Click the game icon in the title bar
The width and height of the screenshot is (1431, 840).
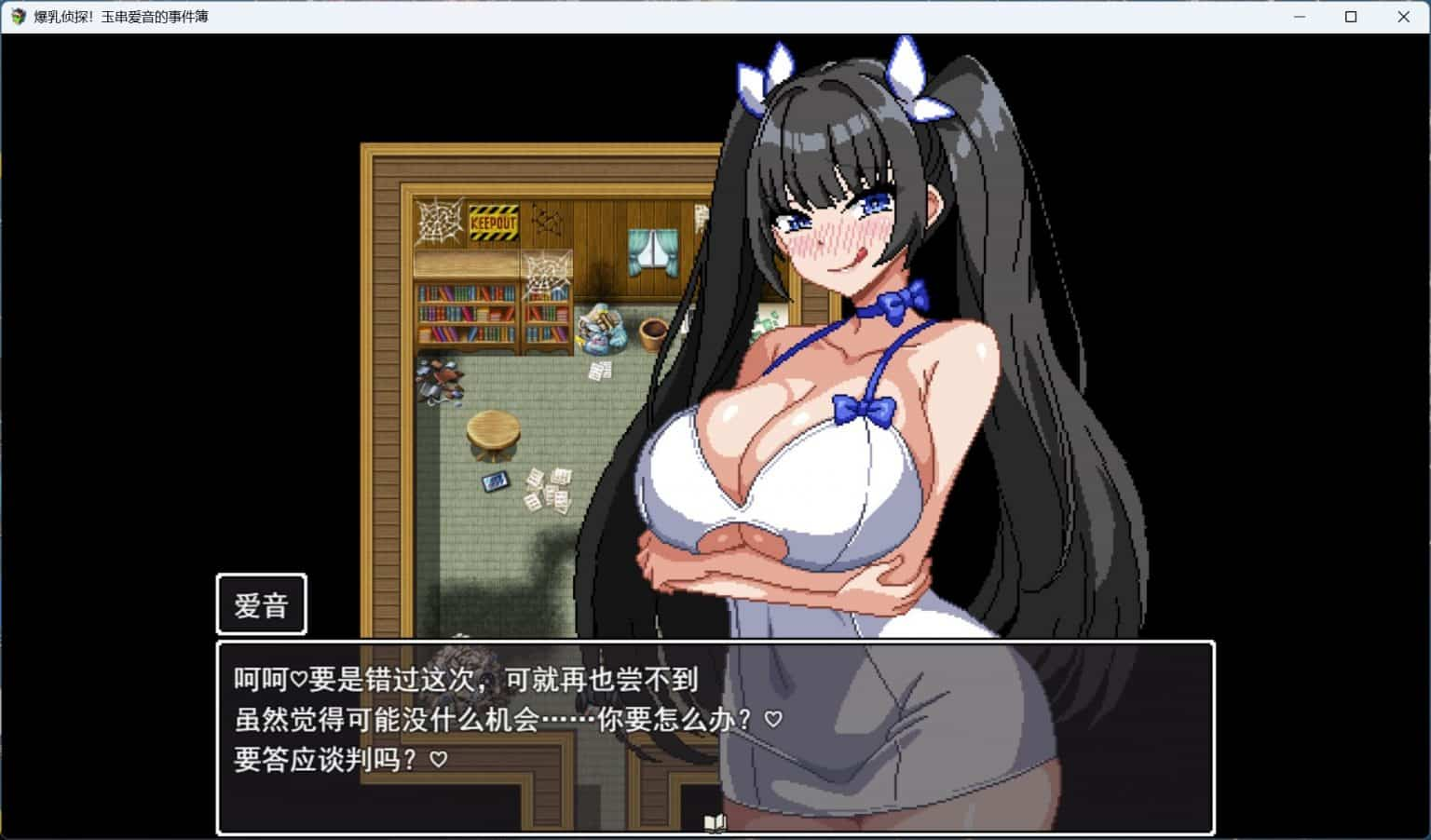pos(17,16)
